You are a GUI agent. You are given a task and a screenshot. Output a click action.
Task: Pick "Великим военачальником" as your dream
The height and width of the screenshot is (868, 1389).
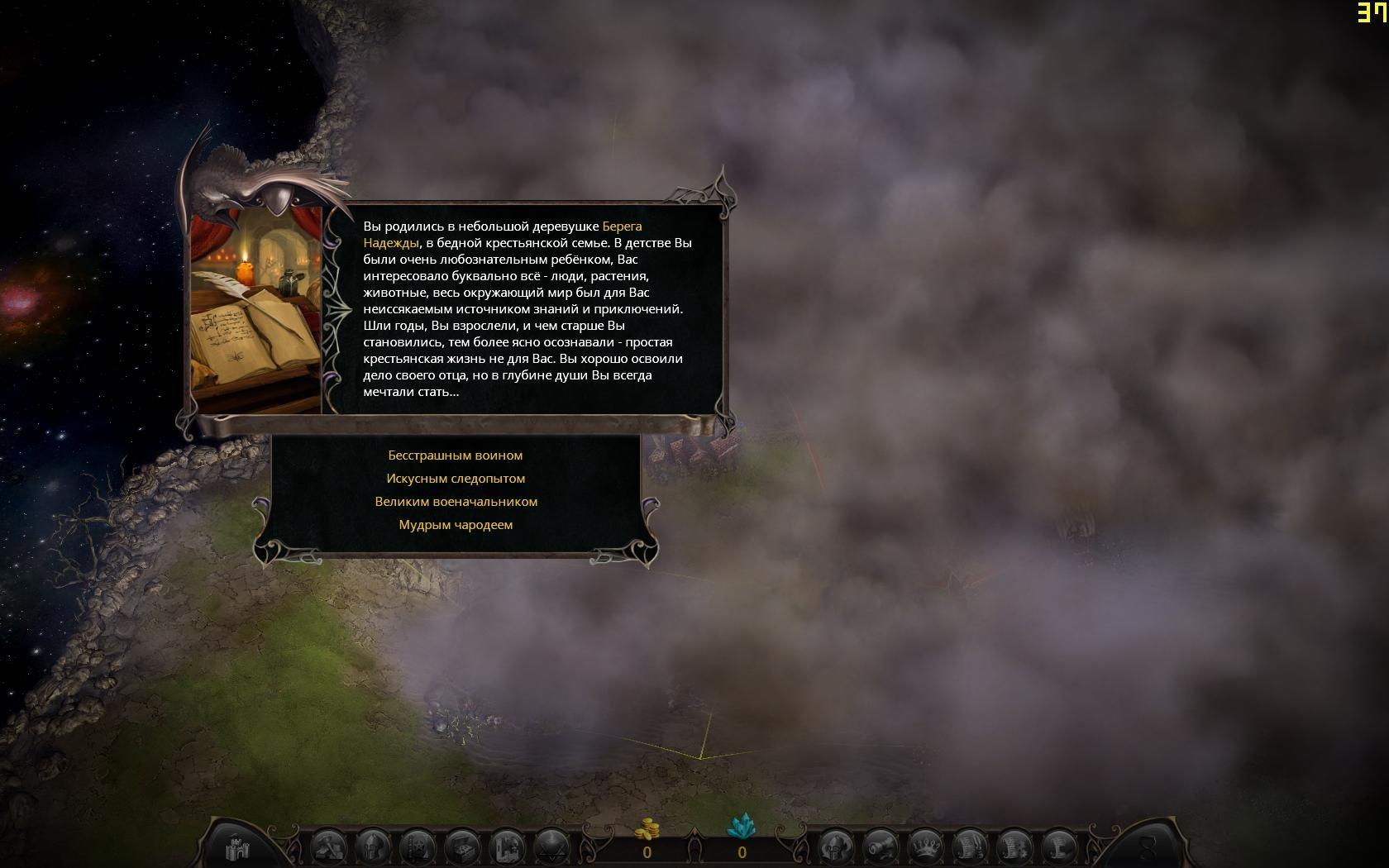456,502
